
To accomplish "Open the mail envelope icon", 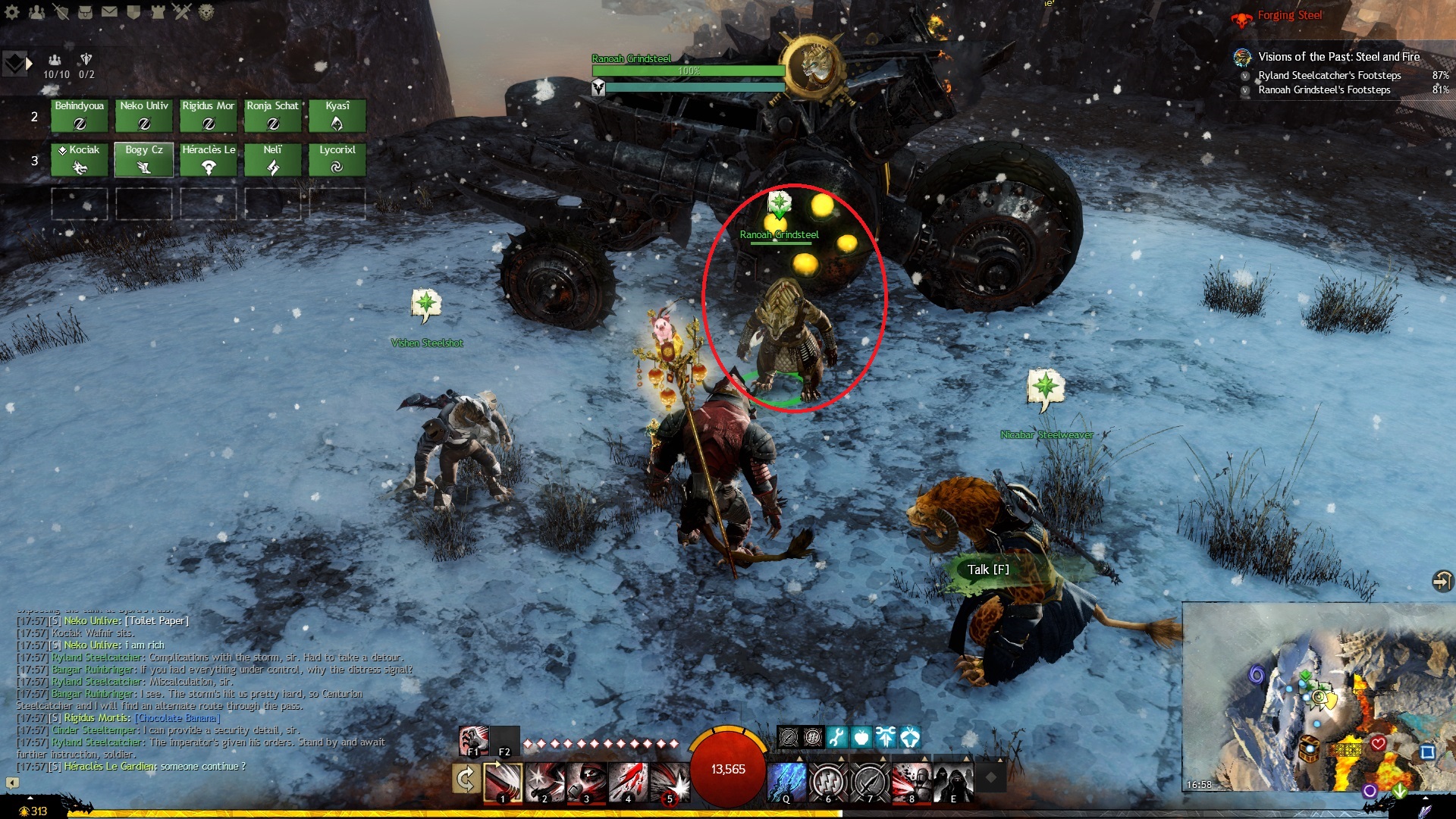I will [x=109, y=11].
